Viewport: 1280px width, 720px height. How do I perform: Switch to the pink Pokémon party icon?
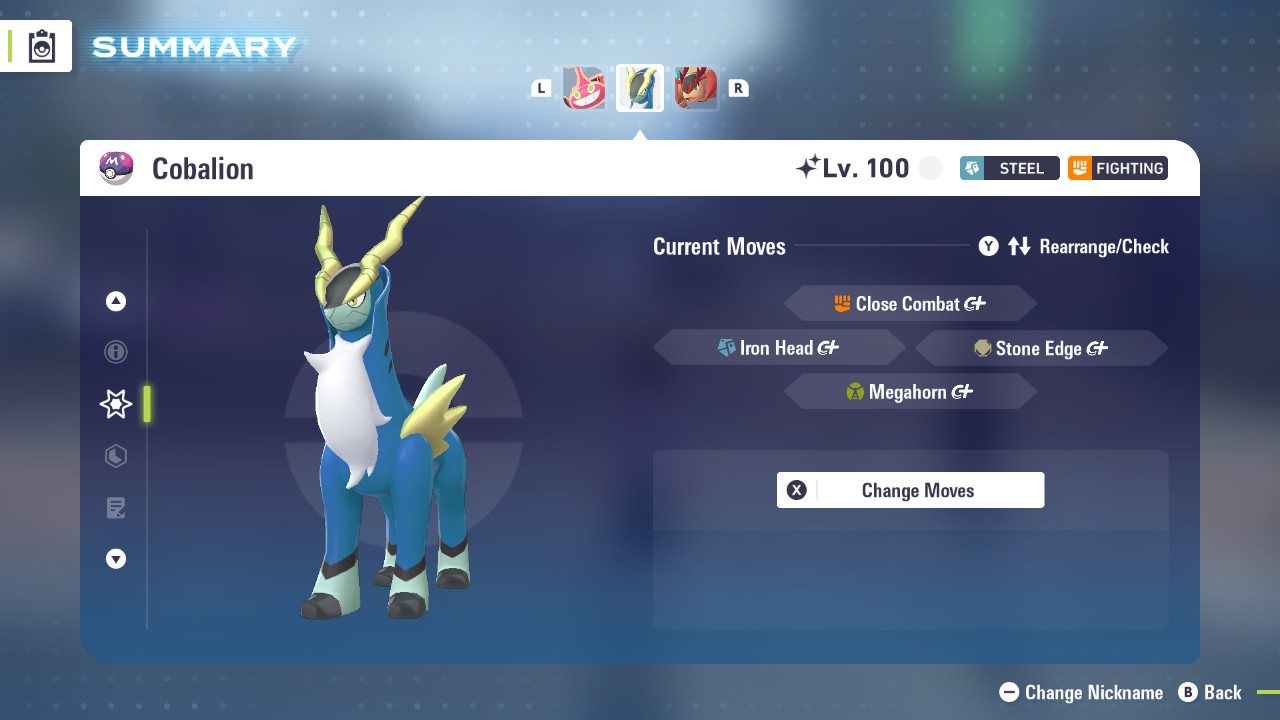coord(584,88)
